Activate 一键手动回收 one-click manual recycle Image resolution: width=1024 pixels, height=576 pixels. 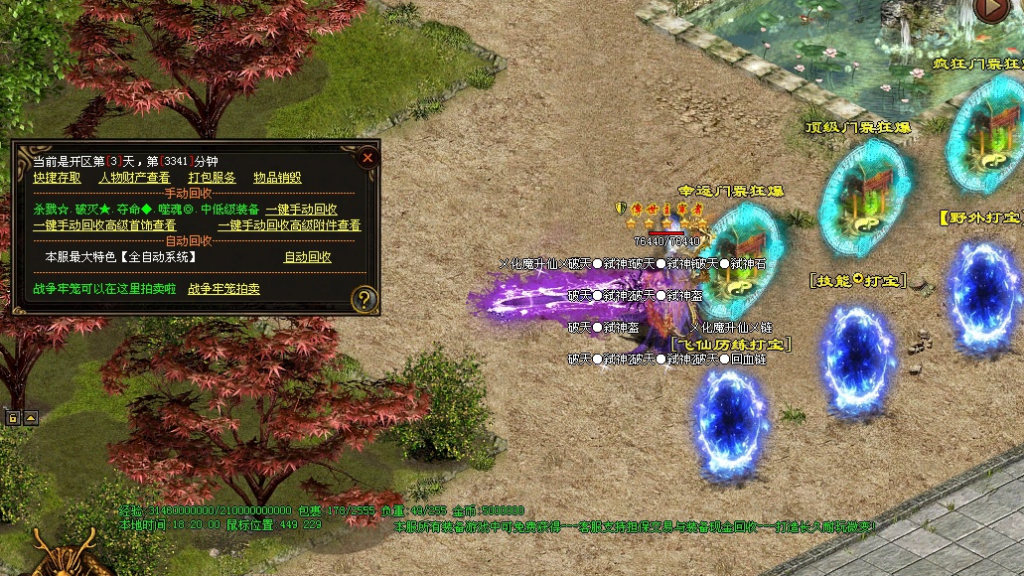(x=301, y=209)
